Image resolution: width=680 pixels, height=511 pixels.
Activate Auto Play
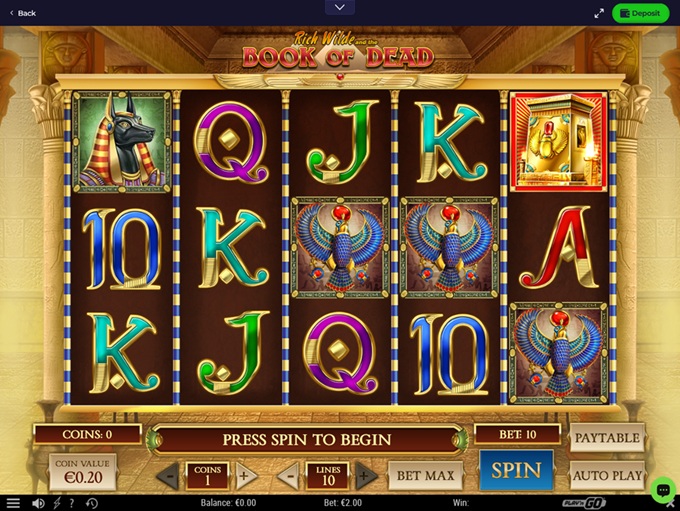pyautogui.click(x=607, y=475)
